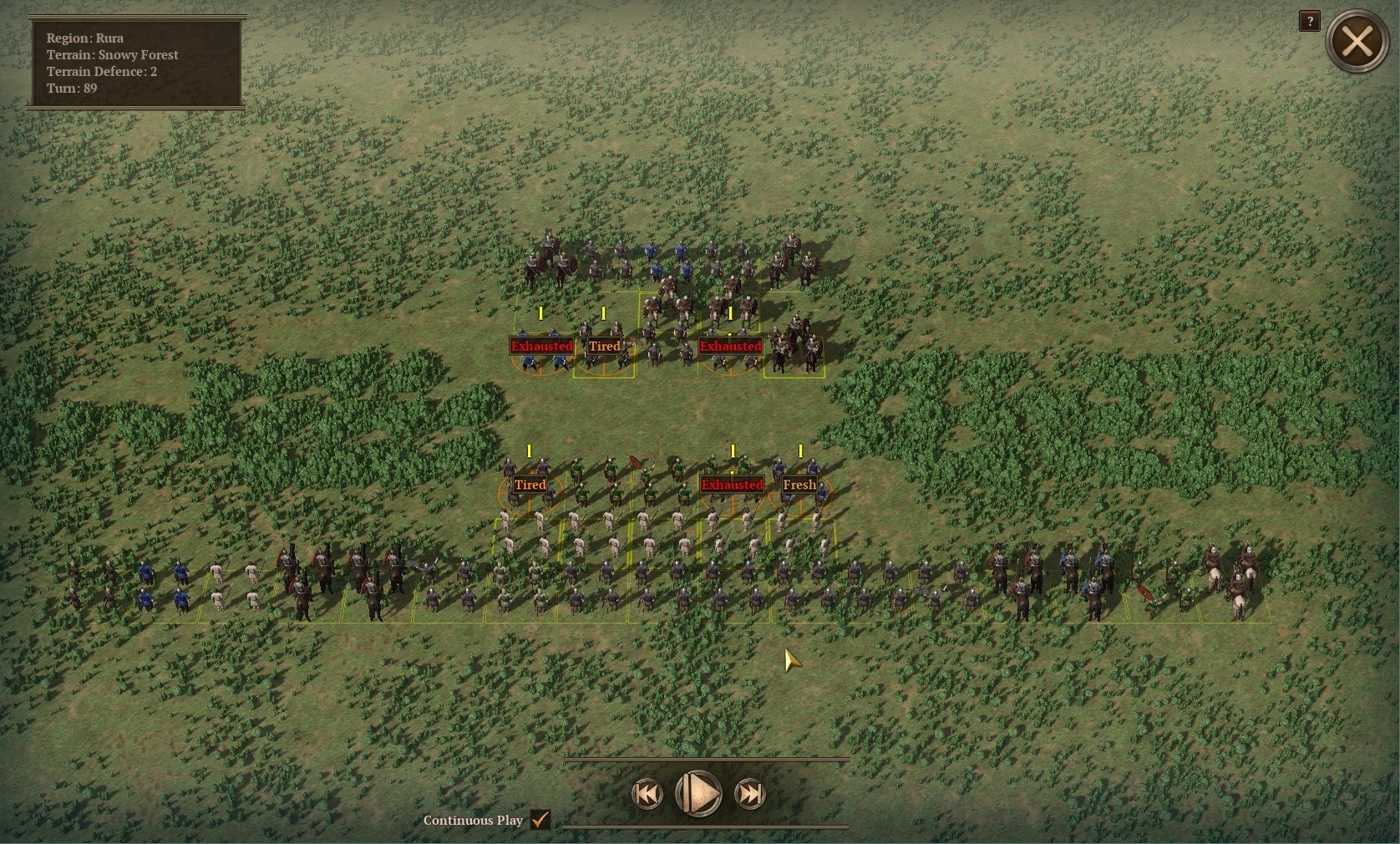The image size is (1400, 844).
Task: Toggle the Continuous Play checkbox
Action: click(540, 820)
